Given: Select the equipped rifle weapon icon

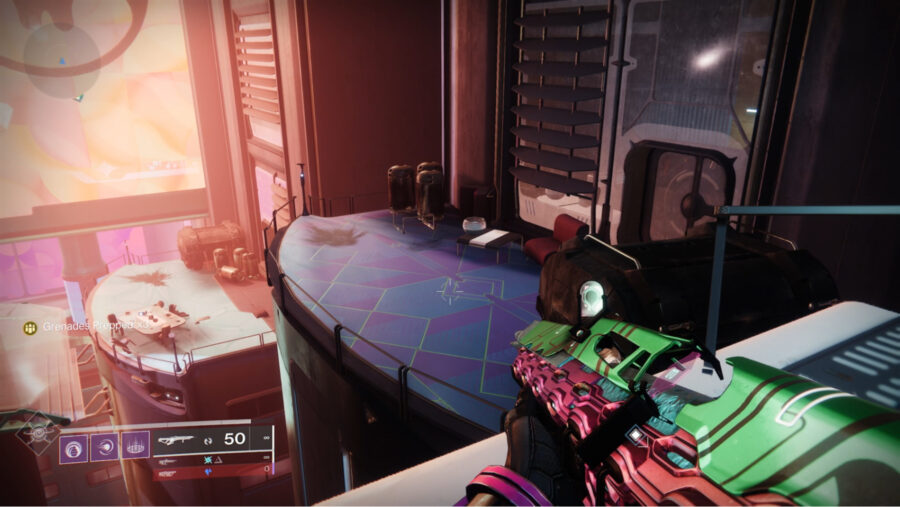Looking at the screenshot, I should tap(178, 438).
